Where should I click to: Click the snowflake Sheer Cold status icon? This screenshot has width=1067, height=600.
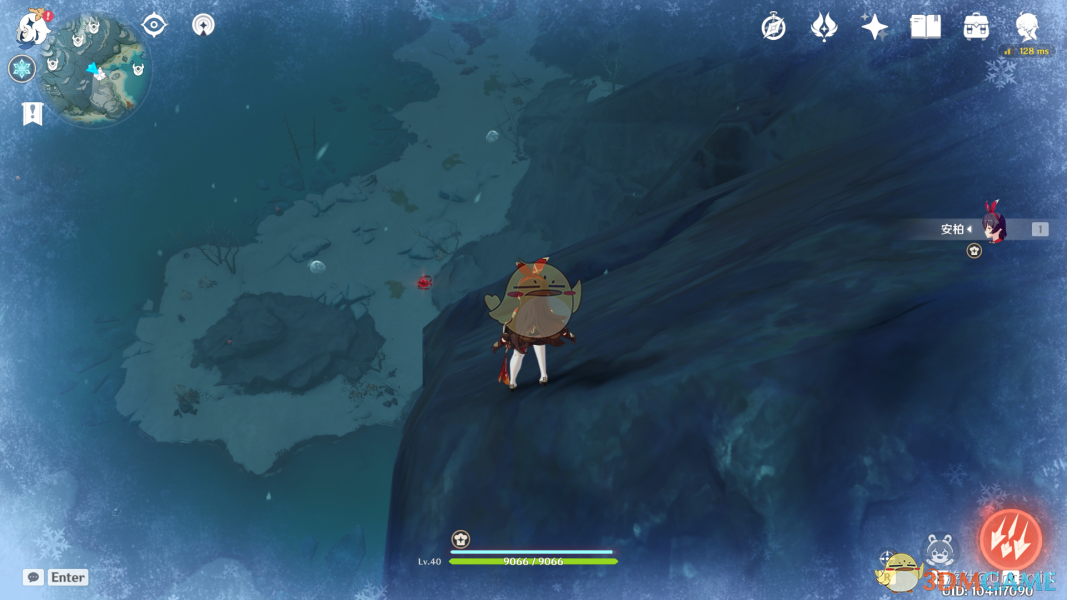(22, 69)
